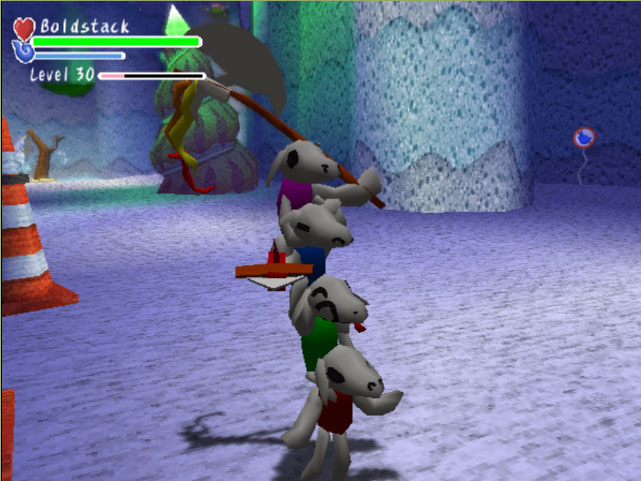Click the blue swirl mana icon
This screenshot has height=481, width=641.
click(24, 50)
